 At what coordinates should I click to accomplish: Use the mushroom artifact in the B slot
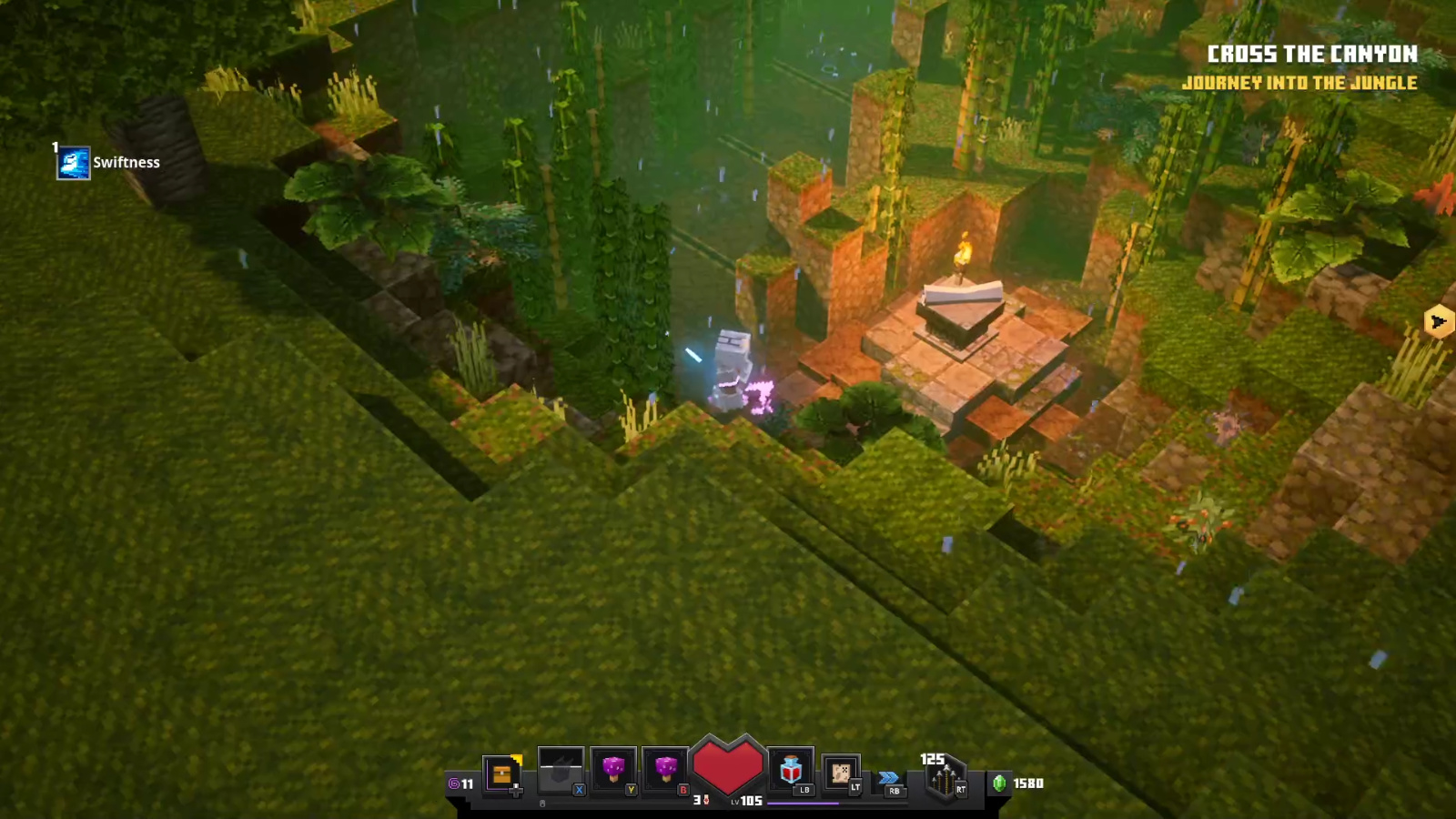(668, 769)
